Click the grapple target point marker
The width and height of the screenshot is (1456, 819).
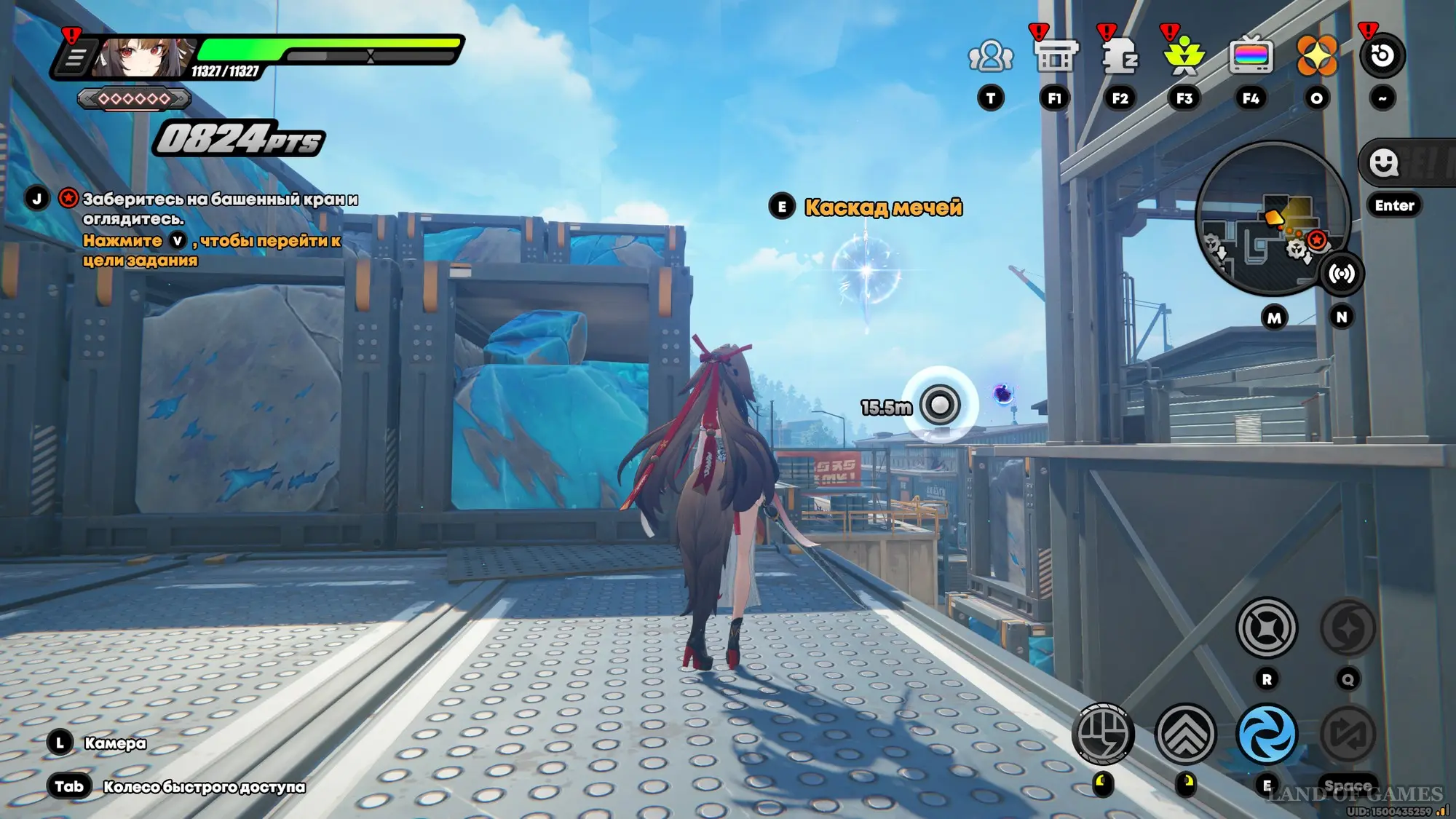click(940, 405)
